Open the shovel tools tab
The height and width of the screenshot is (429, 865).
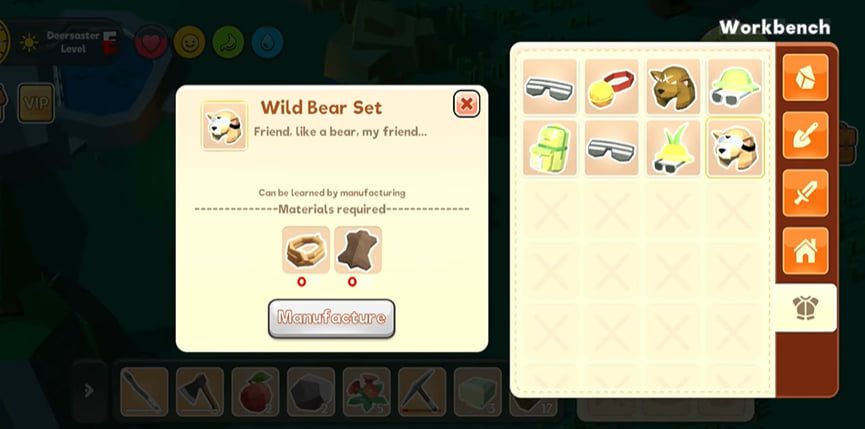[x=805, y=135]
